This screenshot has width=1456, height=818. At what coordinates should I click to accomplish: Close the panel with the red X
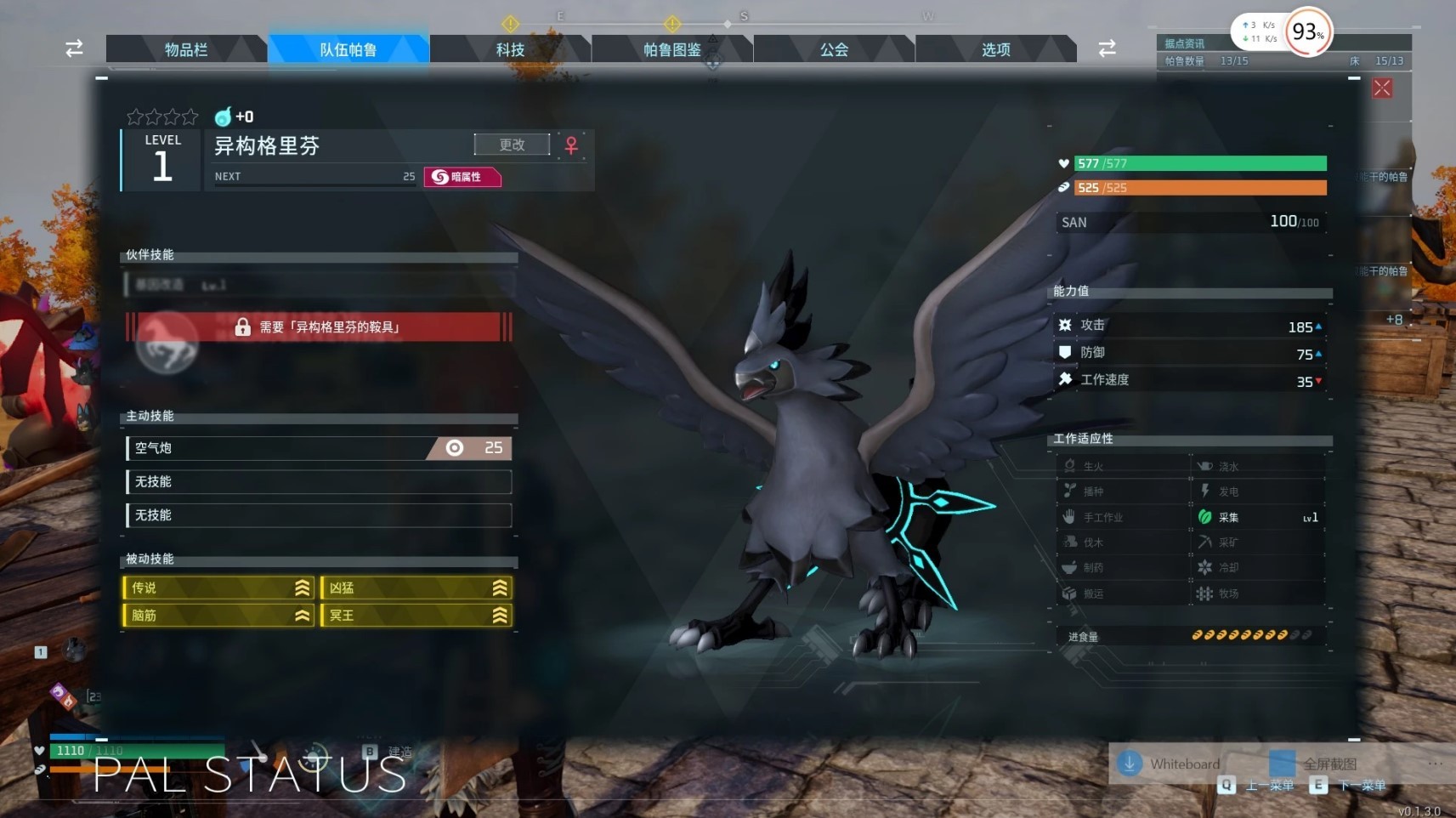[x=1382, y=88]
